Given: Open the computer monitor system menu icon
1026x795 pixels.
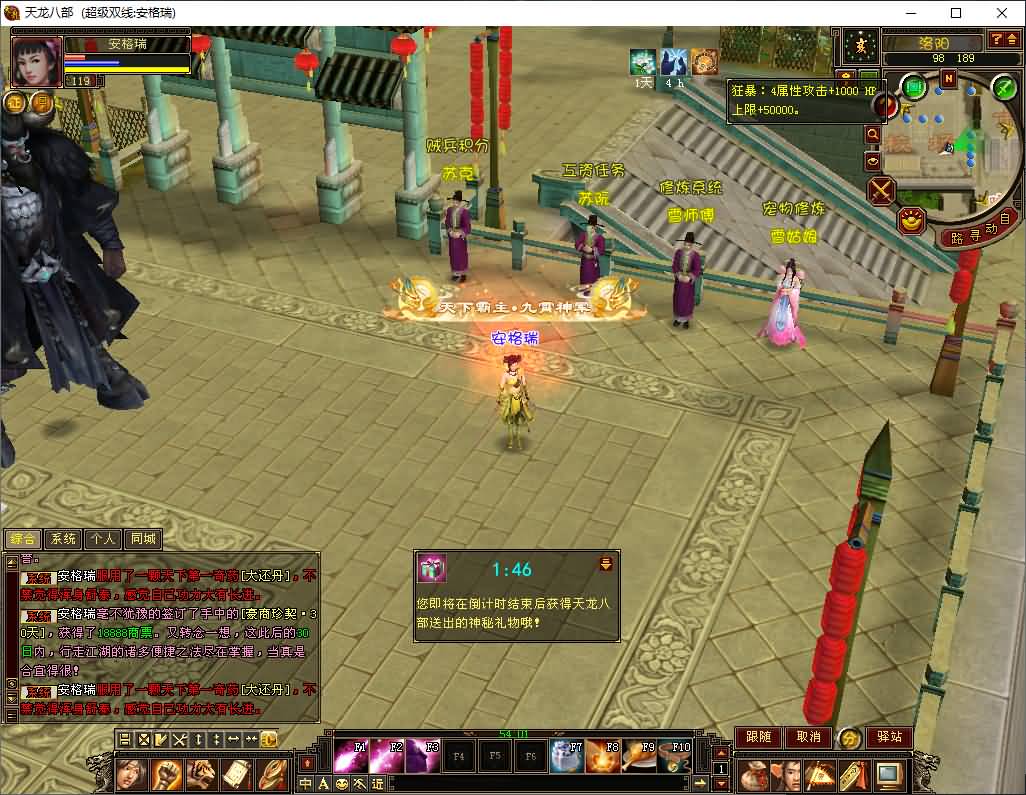Looking at the screenshot, I should pos(888,773).
